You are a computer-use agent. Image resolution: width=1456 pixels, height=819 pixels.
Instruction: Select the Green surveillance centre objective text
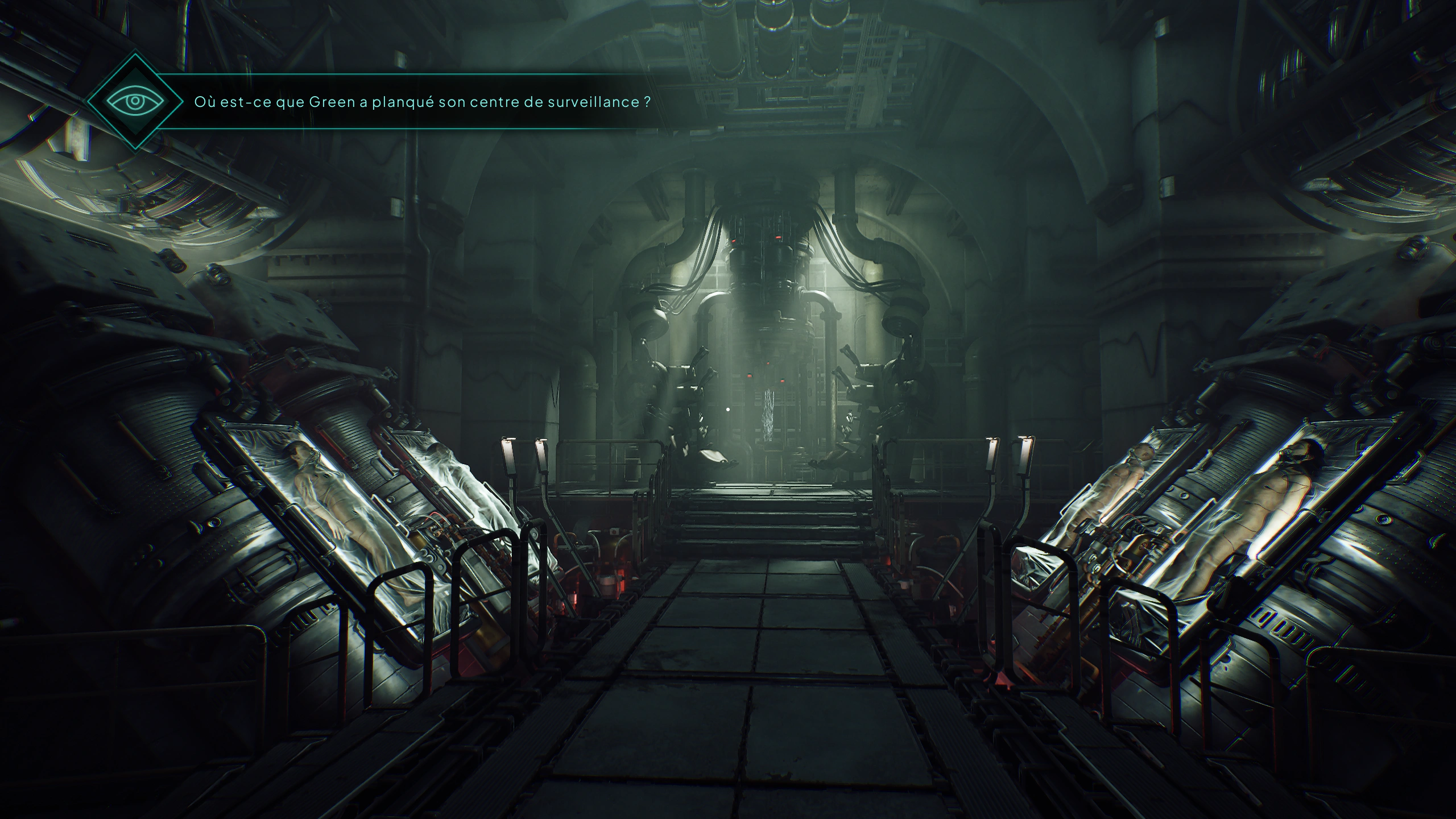pyautogui.click(x=422, y=102)
